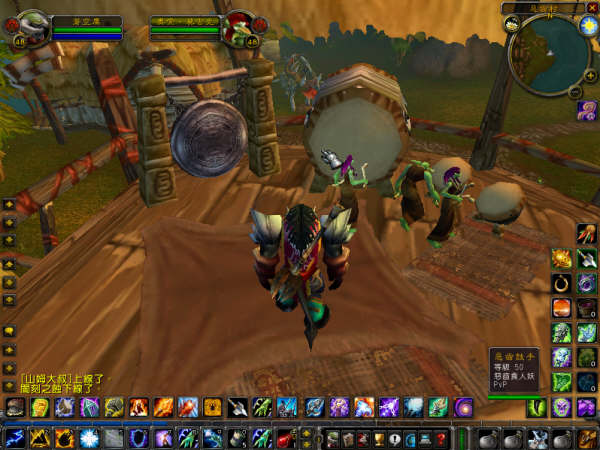Use the golden dragon head ability
This screenshot has height=450, width=600.
[x=562, y=258]
